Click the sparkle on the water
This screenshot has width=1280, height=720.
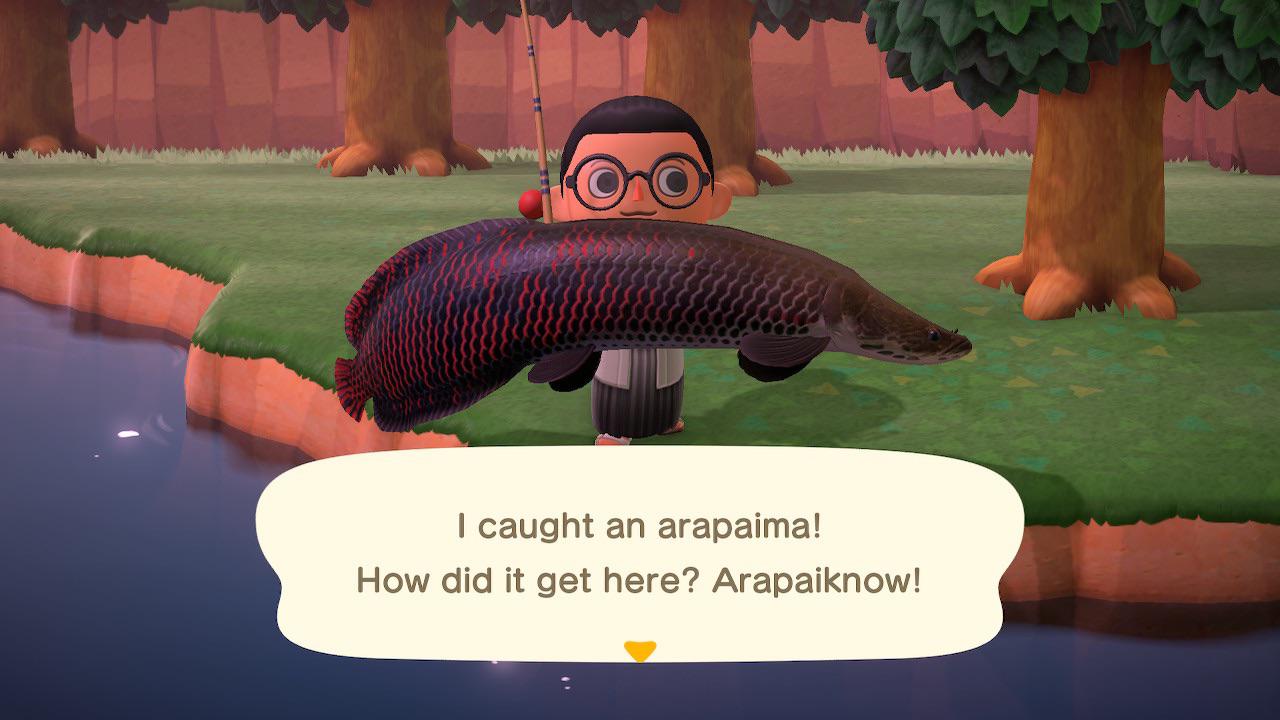pos(126,432)
